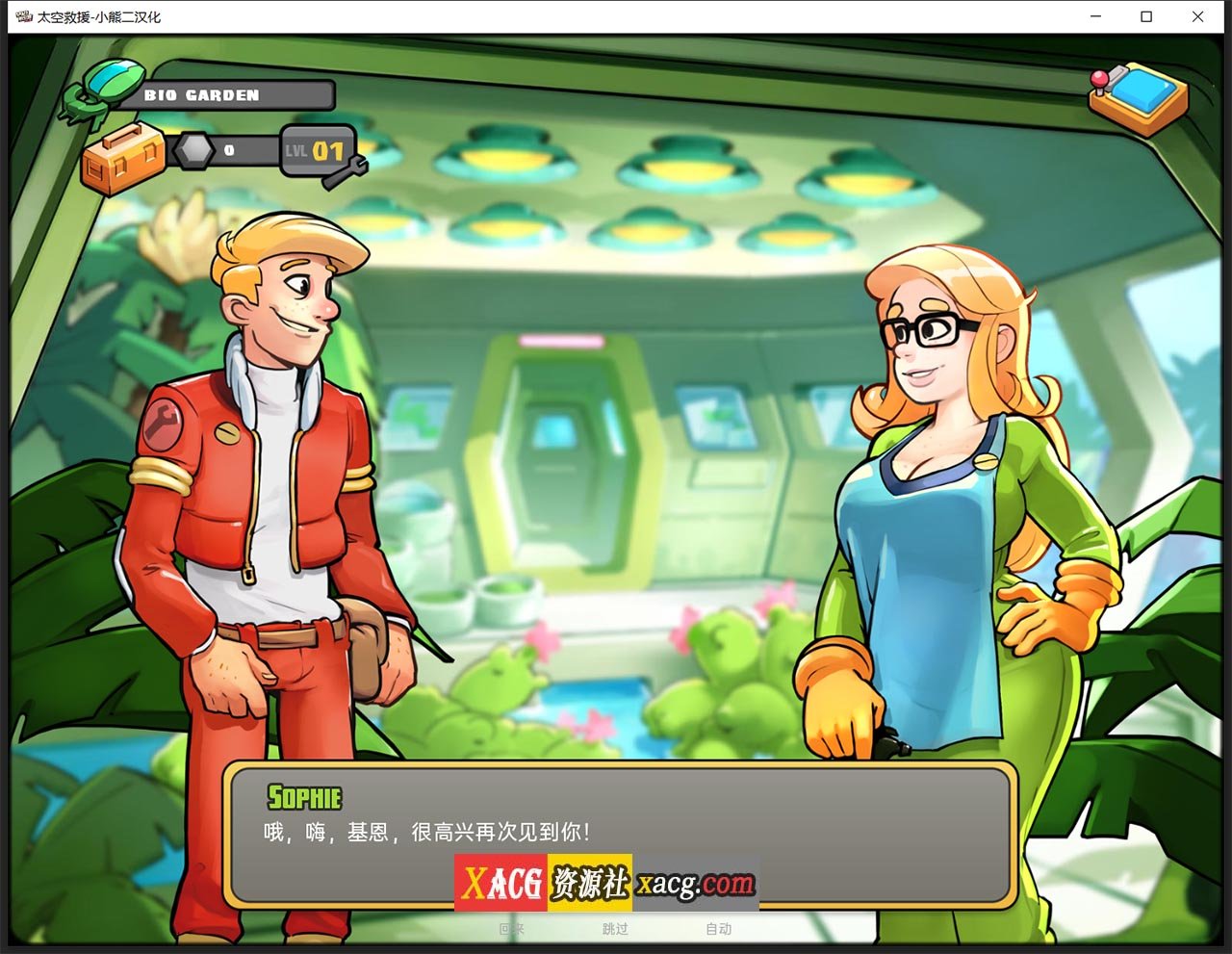Open inventory using the orange toolbox icon

point(123,159)
